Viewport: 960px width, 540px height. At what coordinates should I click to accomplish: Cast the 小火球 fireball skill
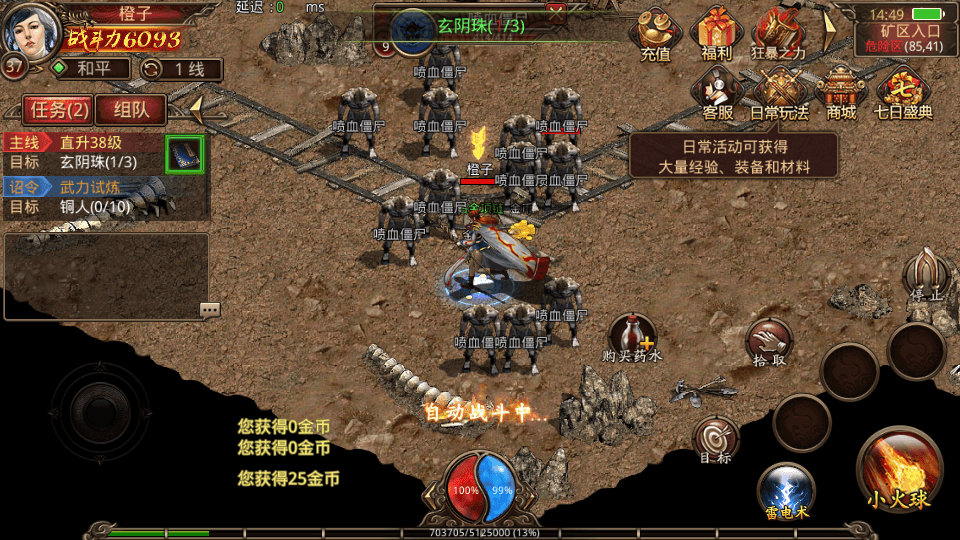[x=897, y=467]
